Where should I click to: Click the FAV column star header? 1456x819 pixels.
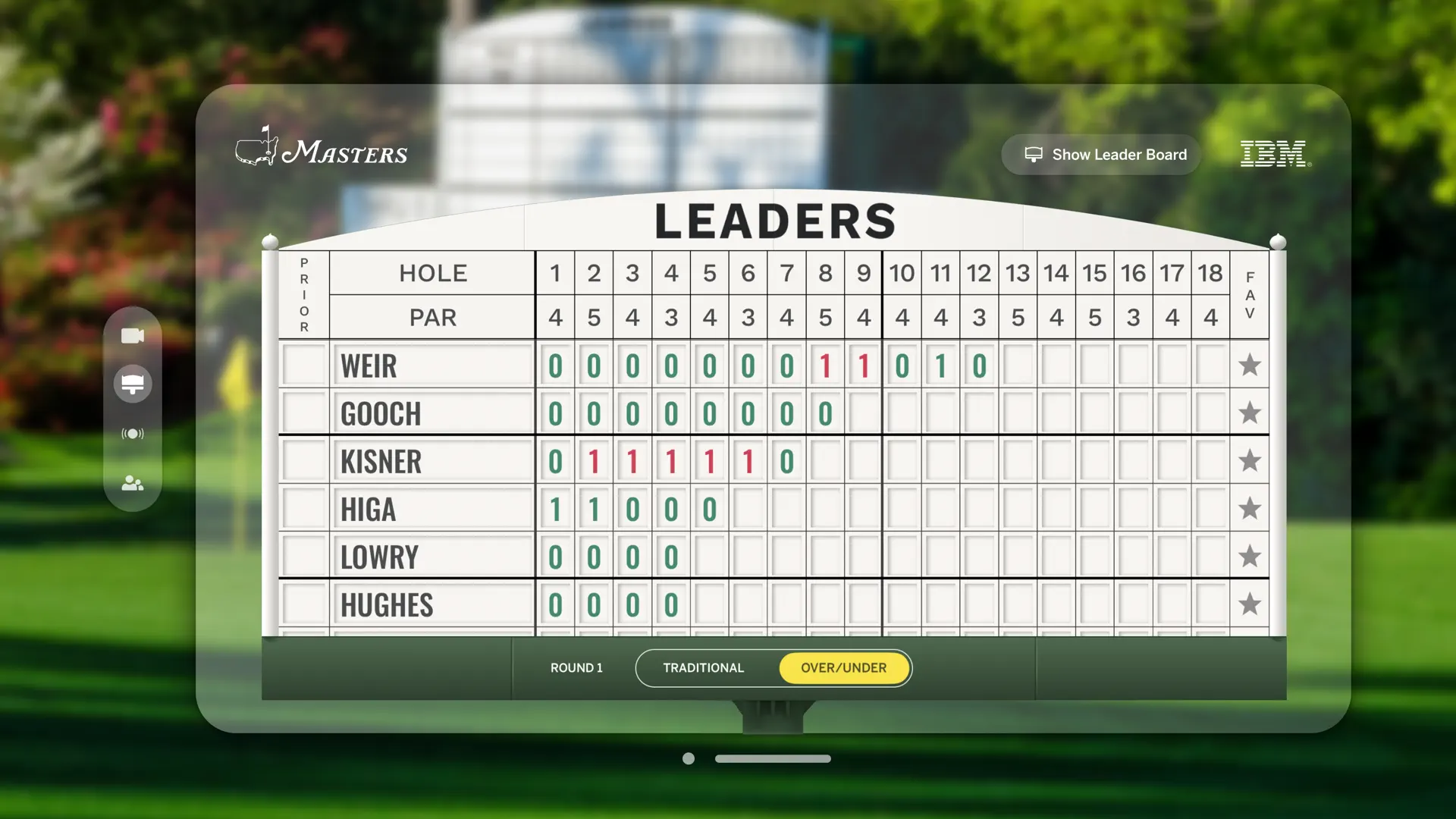pos(1250,296)
